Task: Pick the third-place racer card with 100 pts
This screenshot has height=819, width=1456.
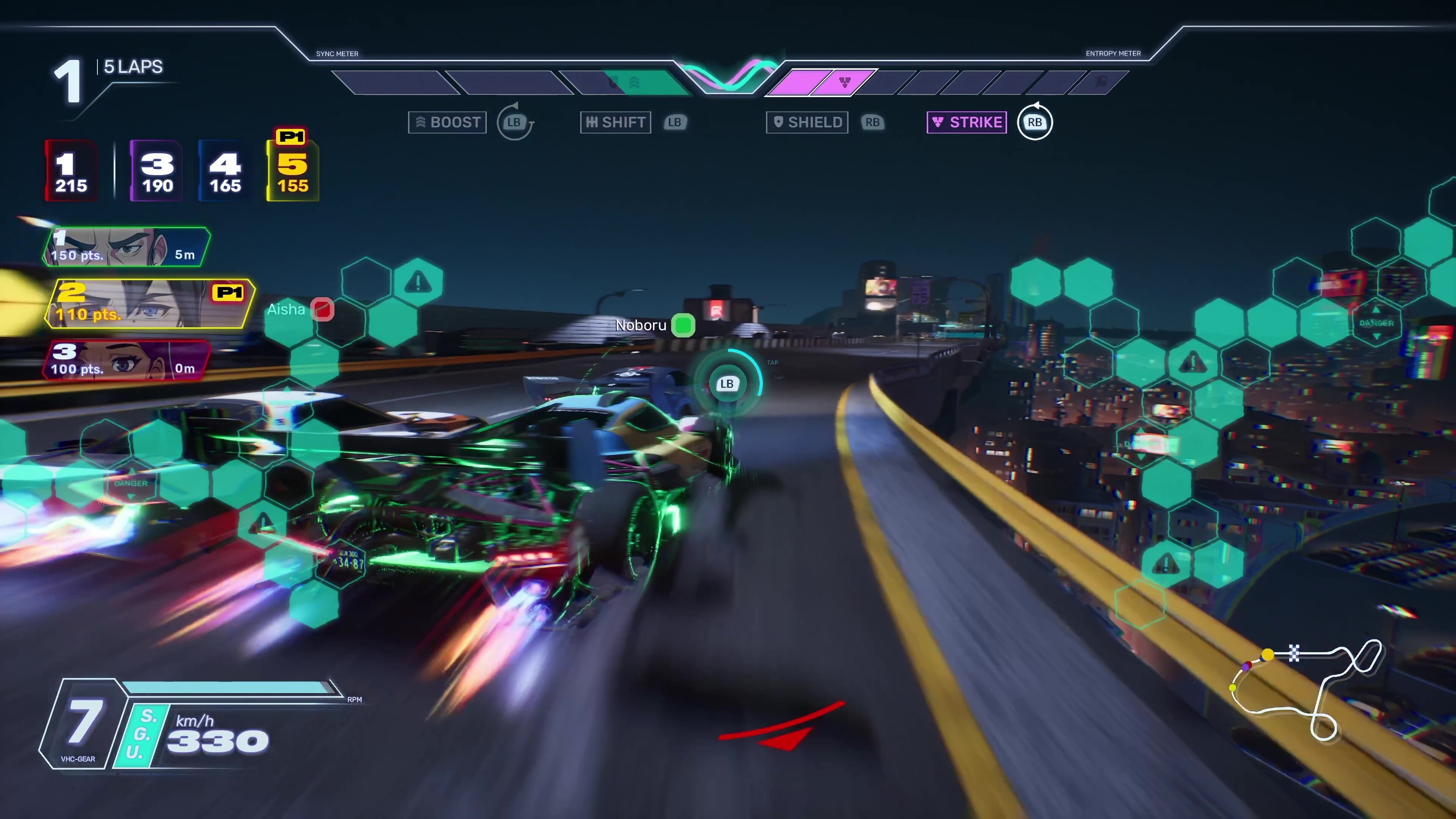Action: tap(127, 361)
